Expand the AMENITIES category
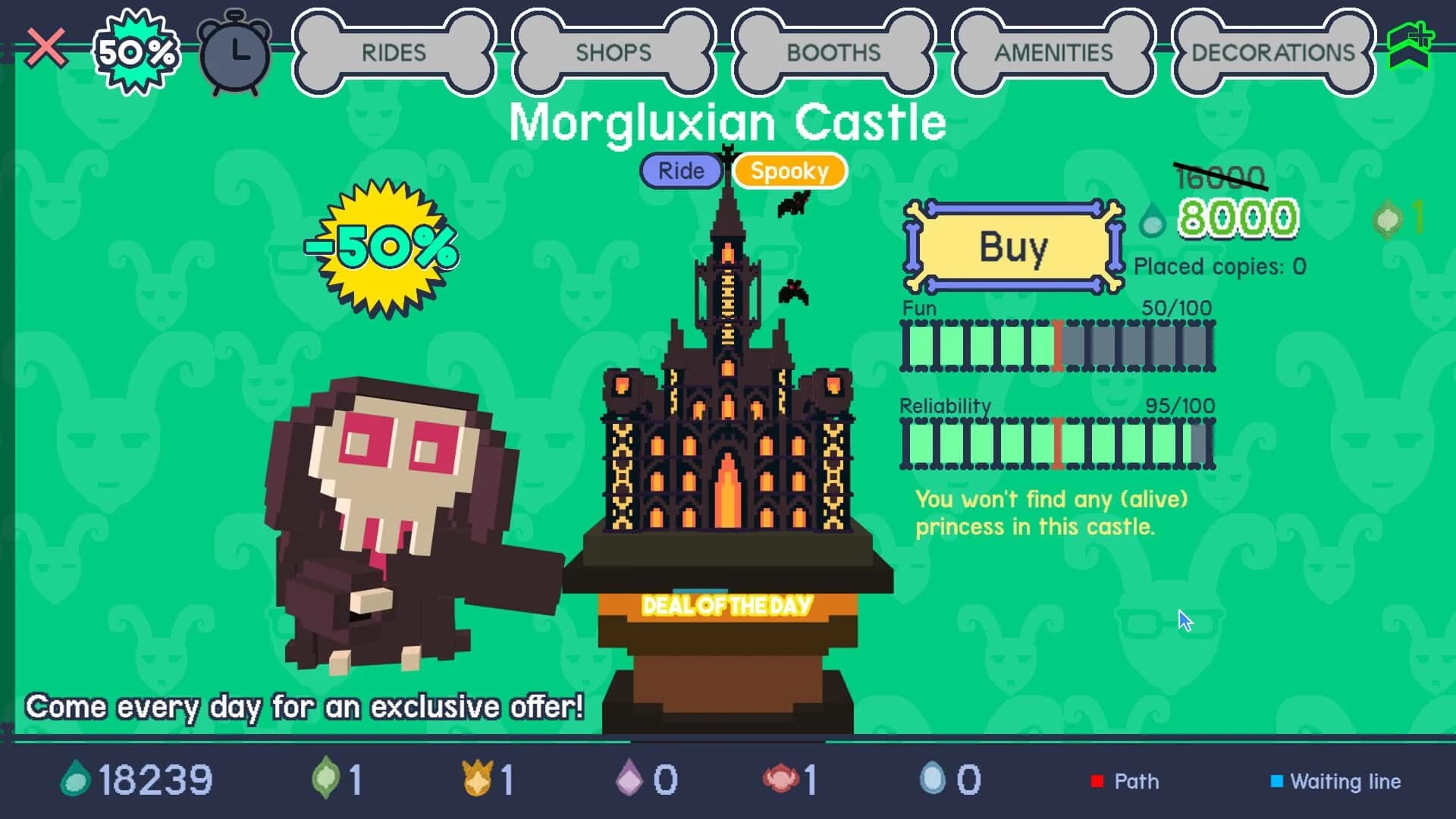 click(1054, 53)
